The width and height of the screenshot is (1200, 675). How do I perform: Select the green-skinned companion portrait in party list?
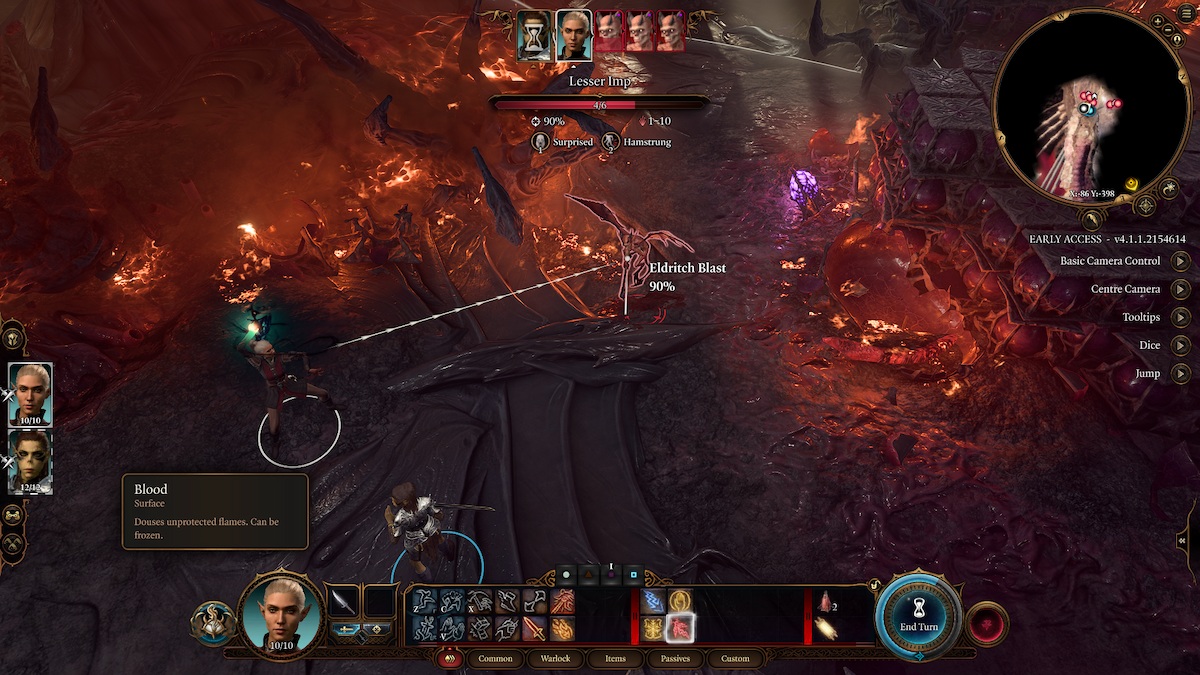pos(30,461)
